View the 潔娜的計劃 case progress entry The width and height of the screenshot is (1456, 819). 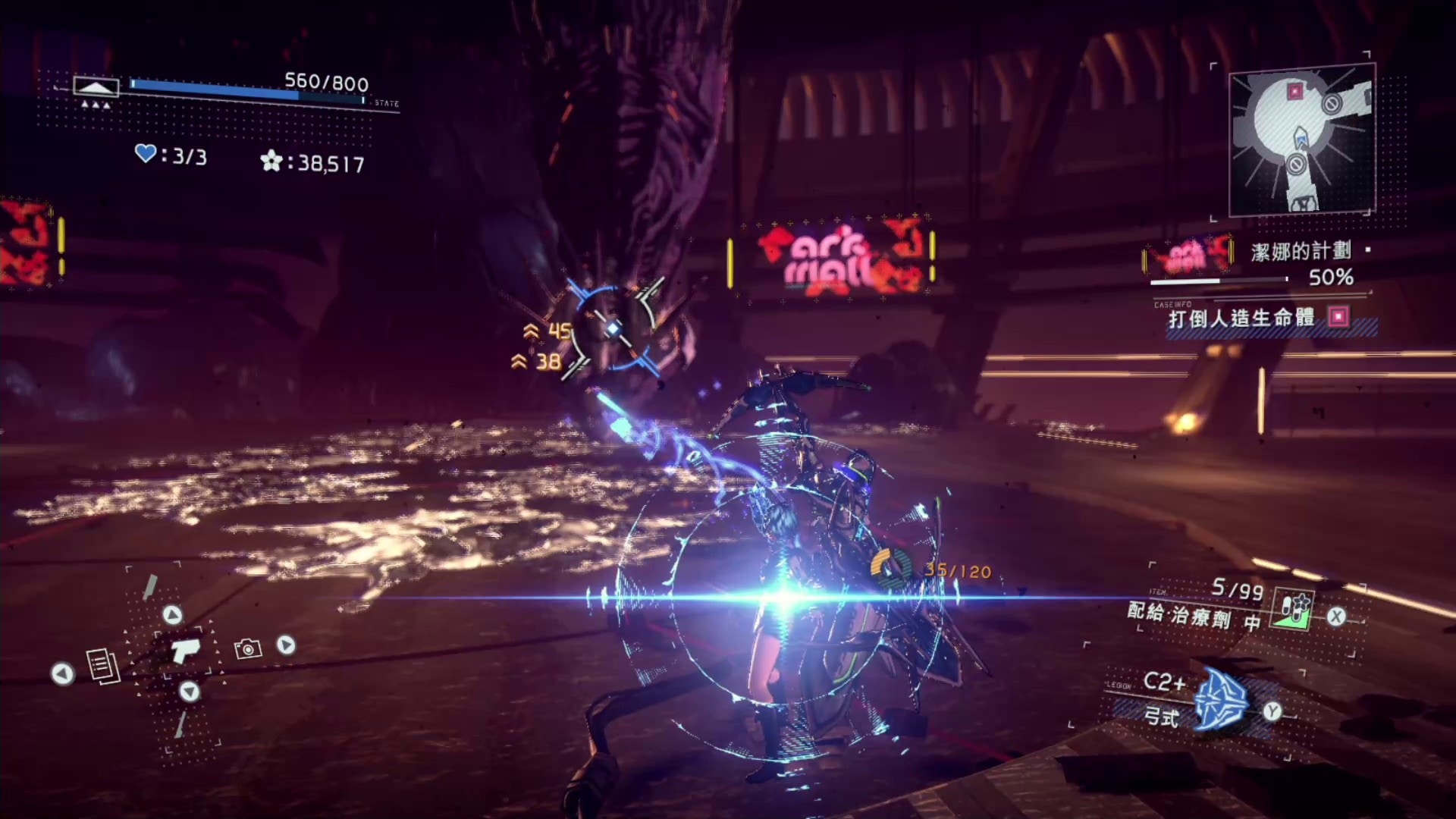1300,251
